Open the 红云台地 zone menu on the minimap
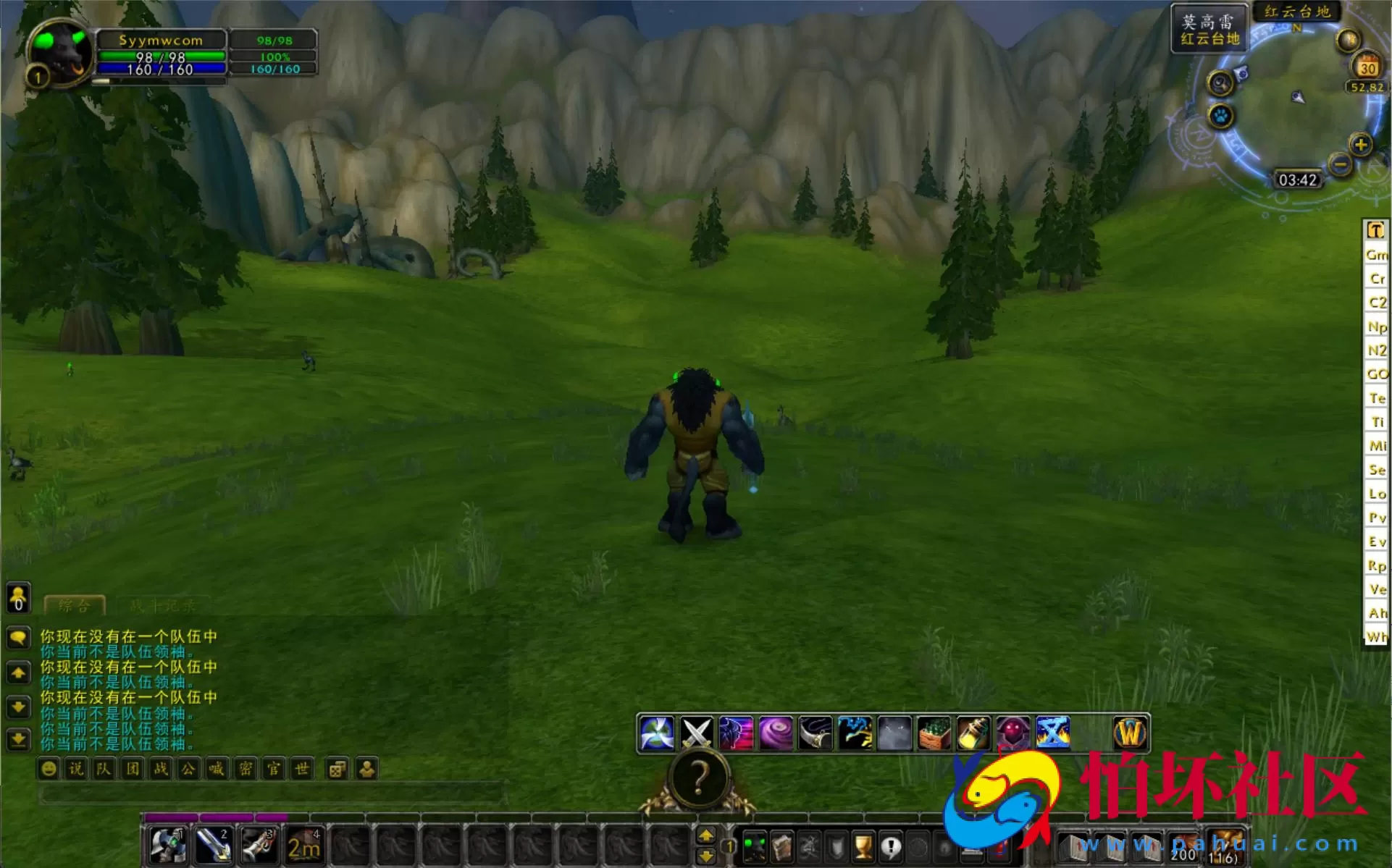This screenshot has height=868, width=1392. [x=1299, y=10]
